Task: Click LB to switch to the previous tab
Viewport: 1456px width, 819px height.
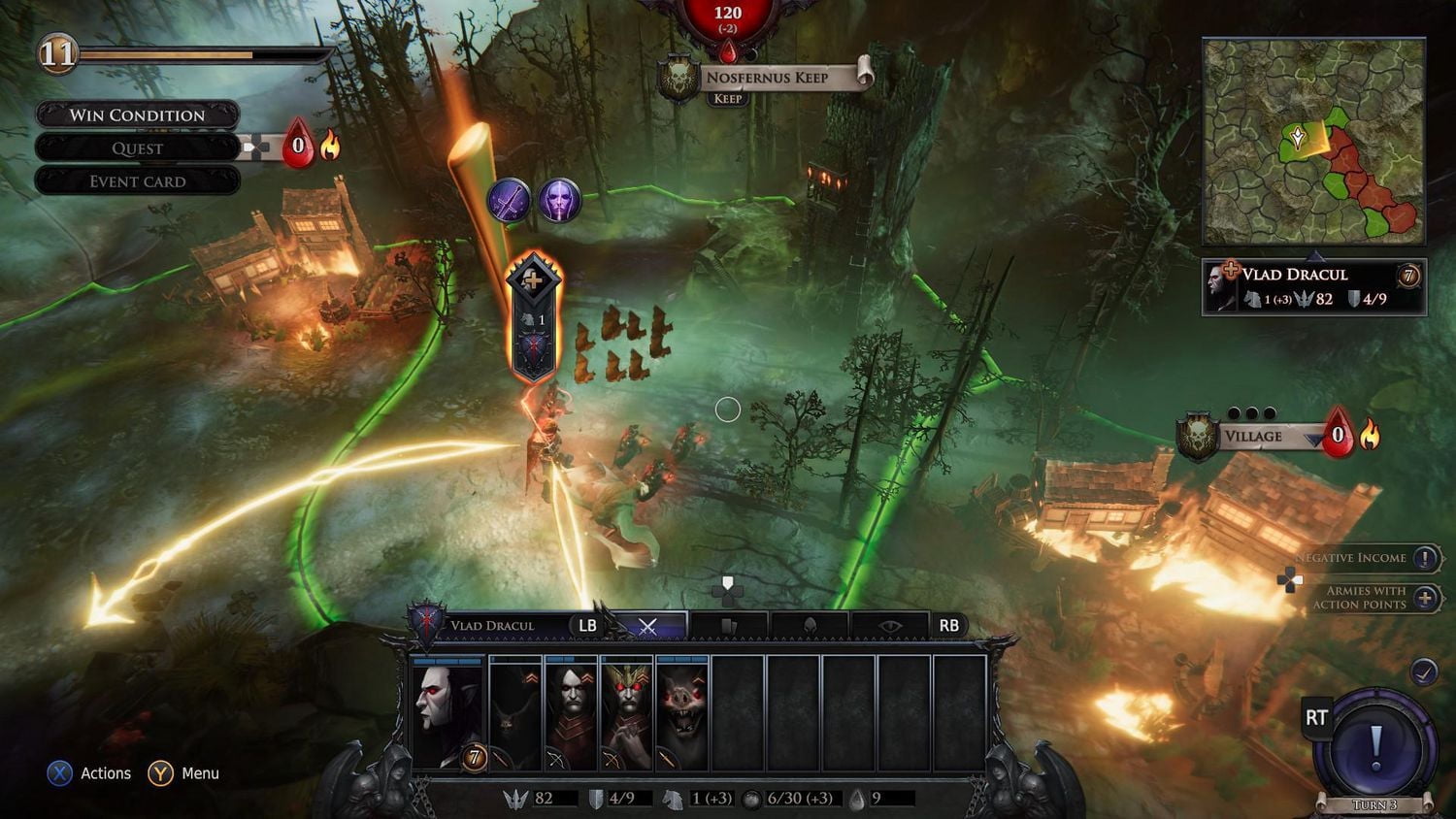Action: click(x=587, y=625)
